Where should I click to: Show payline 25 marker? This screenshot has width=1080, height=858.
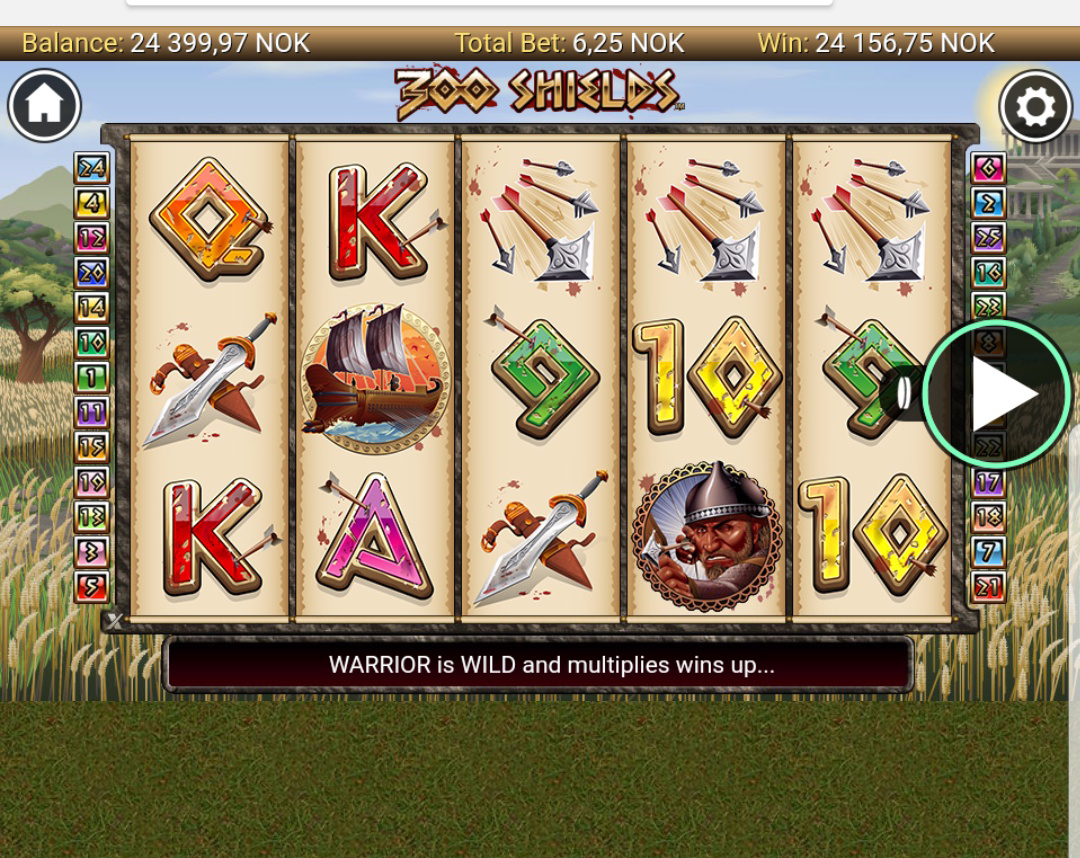[x=989, y=238]
